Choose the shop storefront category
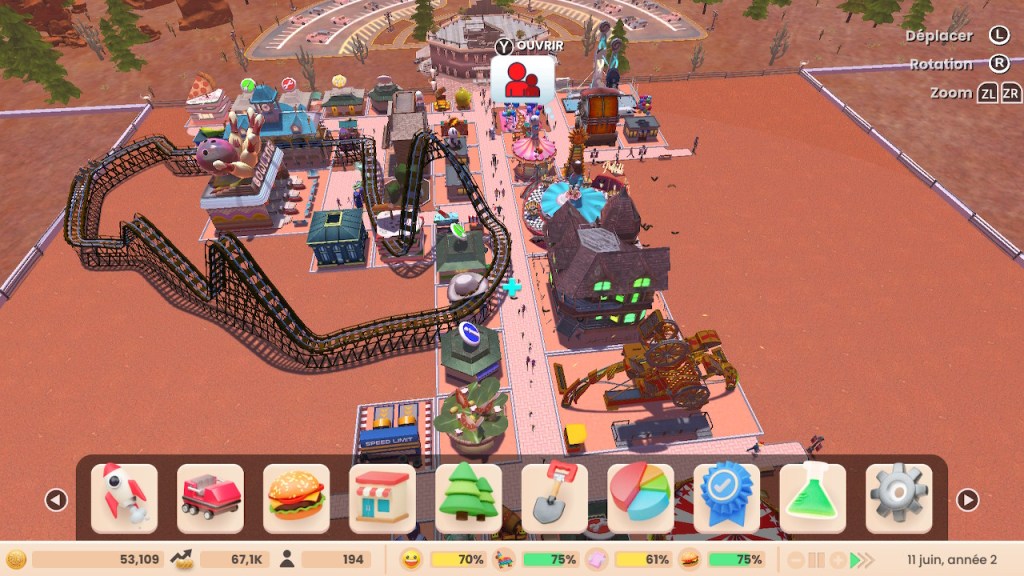 382,497
